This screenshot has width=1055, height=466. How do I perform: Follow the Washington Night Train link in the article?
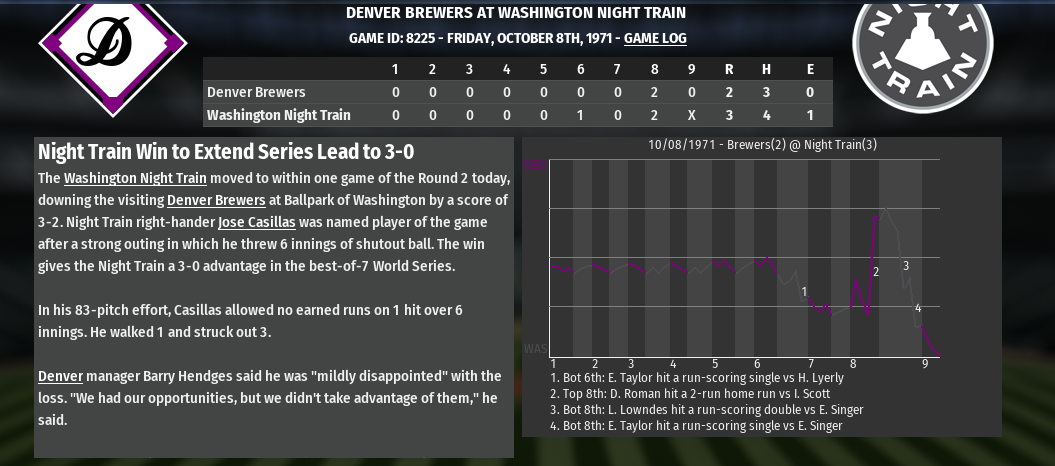(135, 179)
